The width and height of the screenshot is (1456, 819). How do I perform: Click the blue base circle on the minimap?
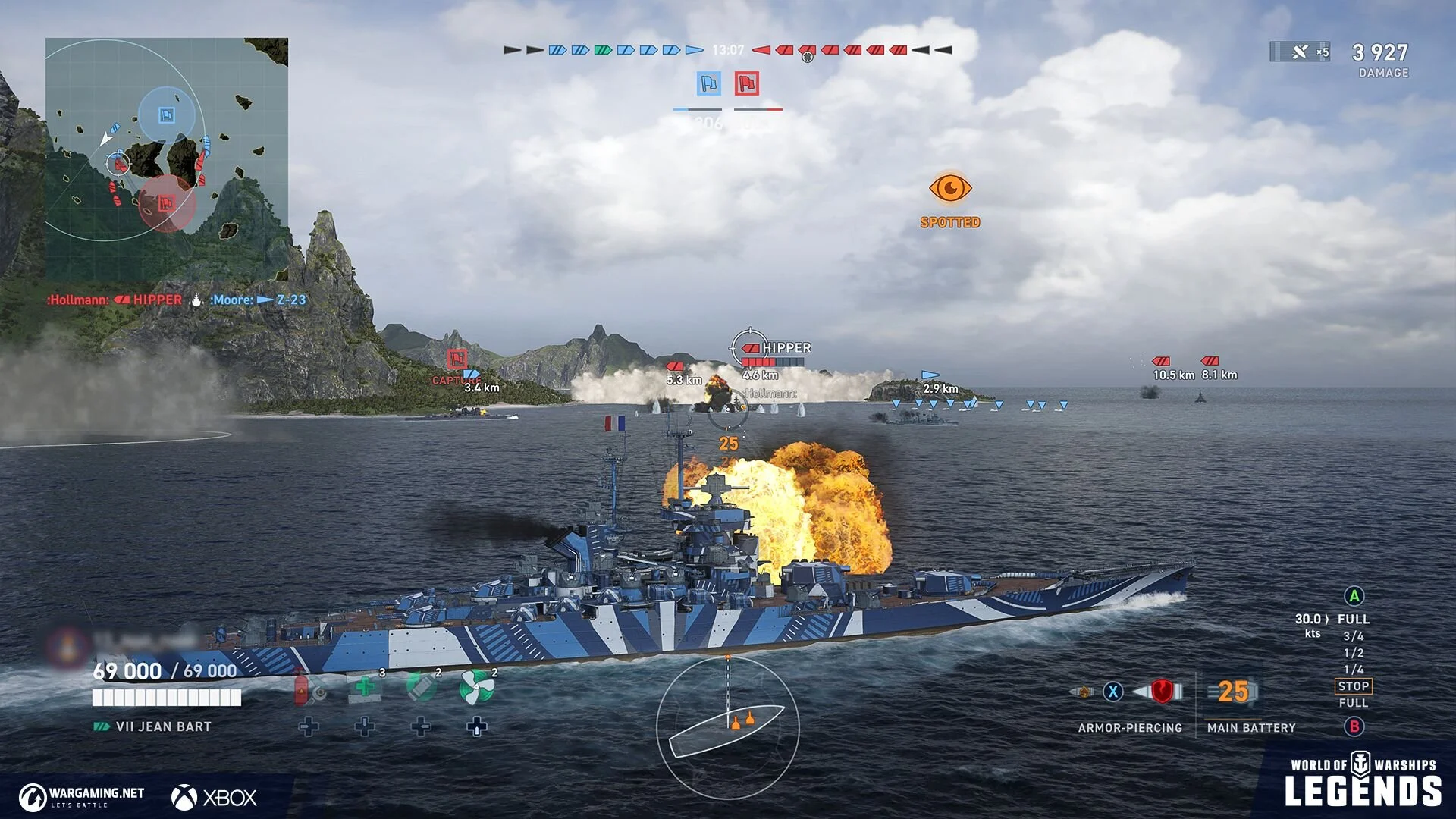point(167,115)
